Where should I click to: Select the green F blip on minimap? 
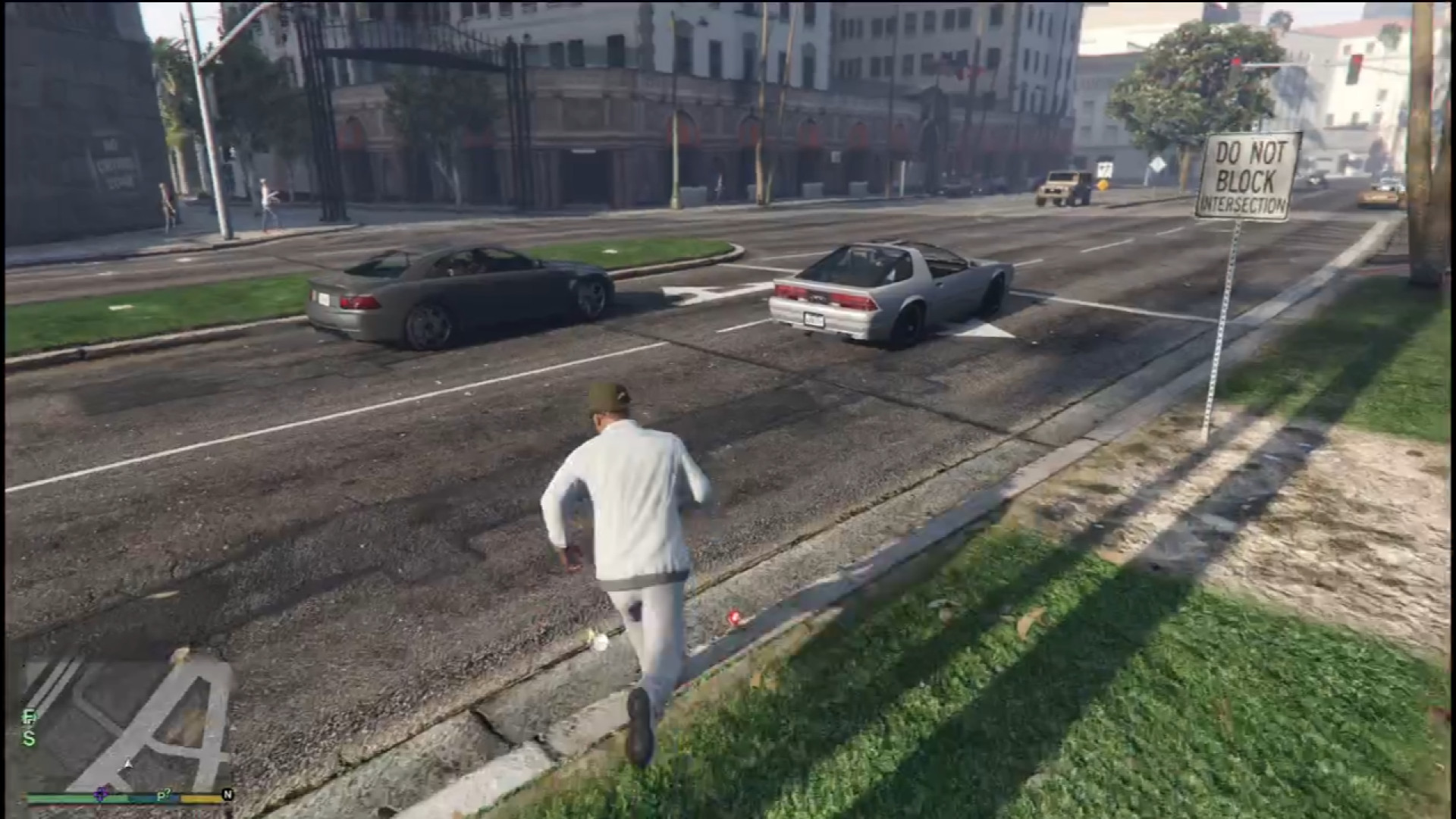click(29, 716)
